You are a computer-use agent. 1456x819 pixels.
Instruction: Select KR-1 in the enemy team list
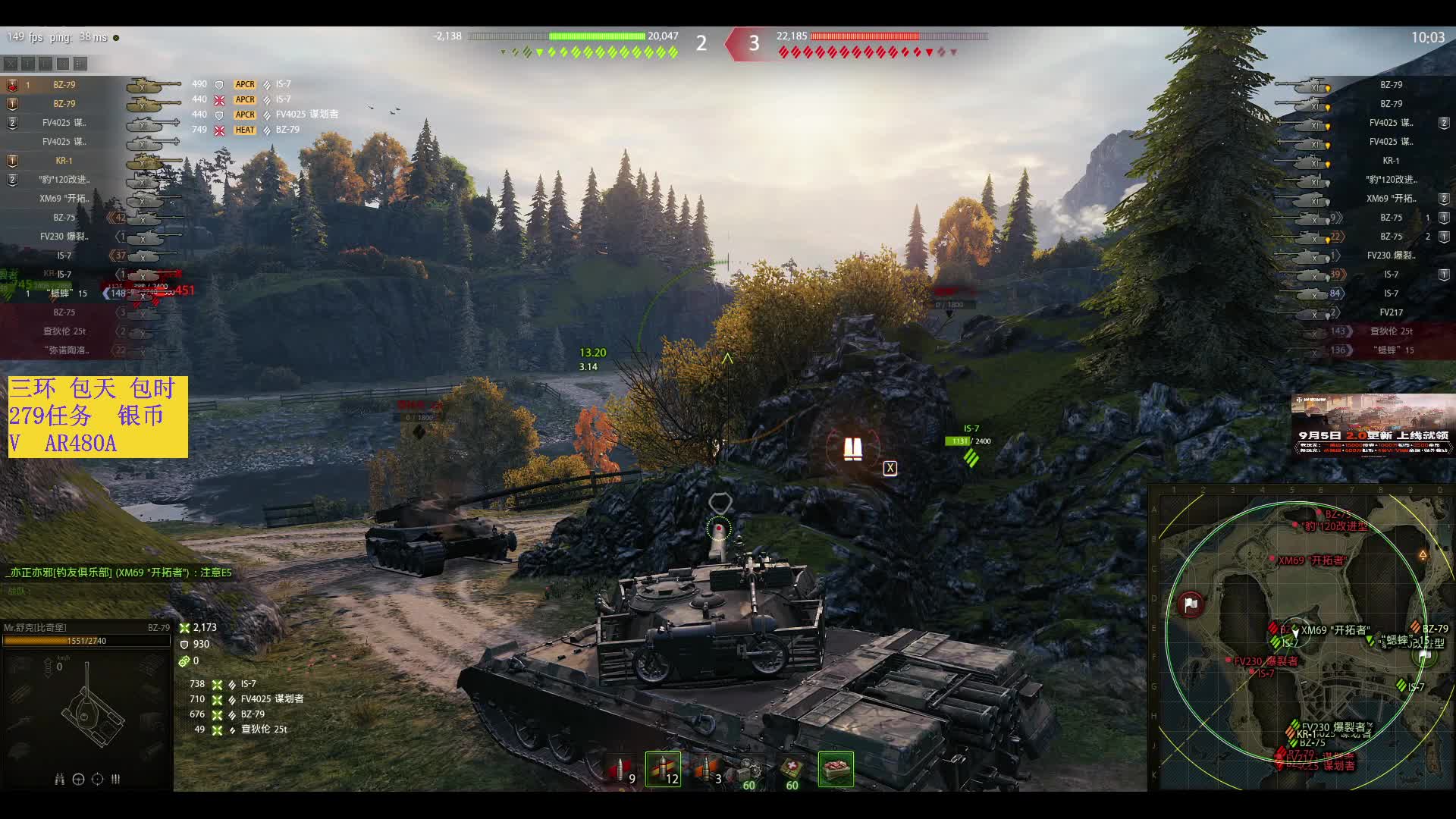[1390, 161]
